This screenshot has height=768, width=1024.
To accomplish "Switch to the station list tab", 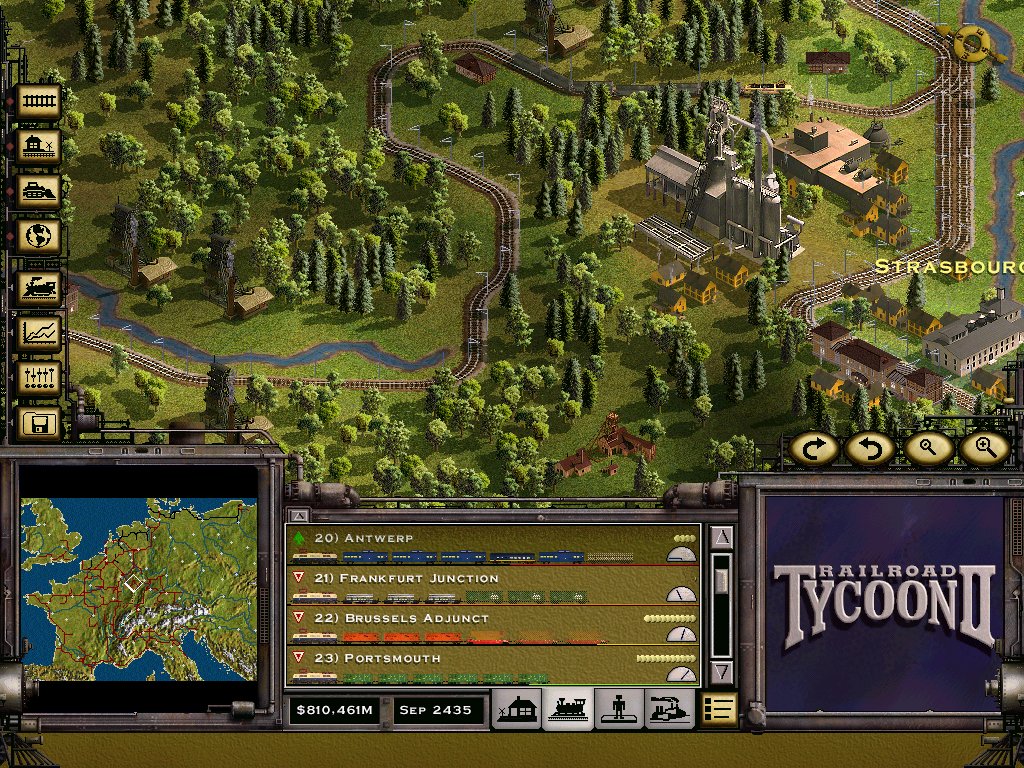I will (x=519, y=709).
